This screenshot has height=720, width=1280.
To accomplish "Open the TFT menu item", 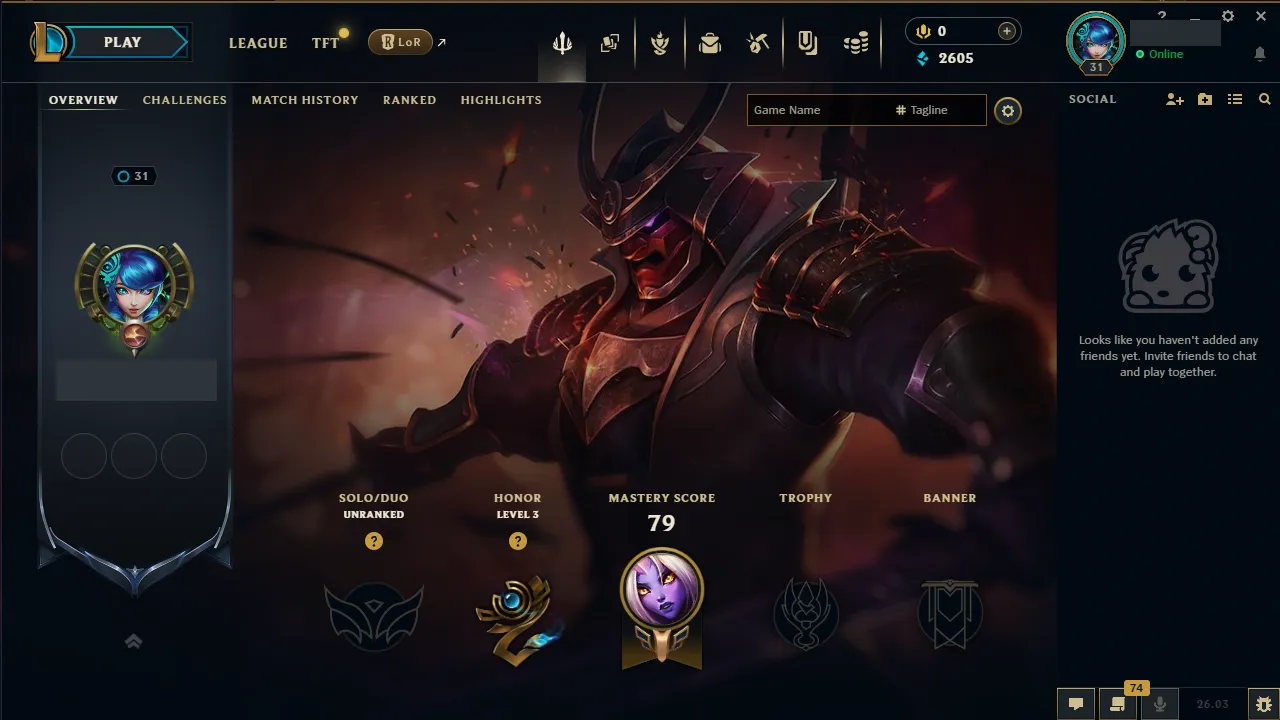I will pyautogui.click(x=324, y=43).
